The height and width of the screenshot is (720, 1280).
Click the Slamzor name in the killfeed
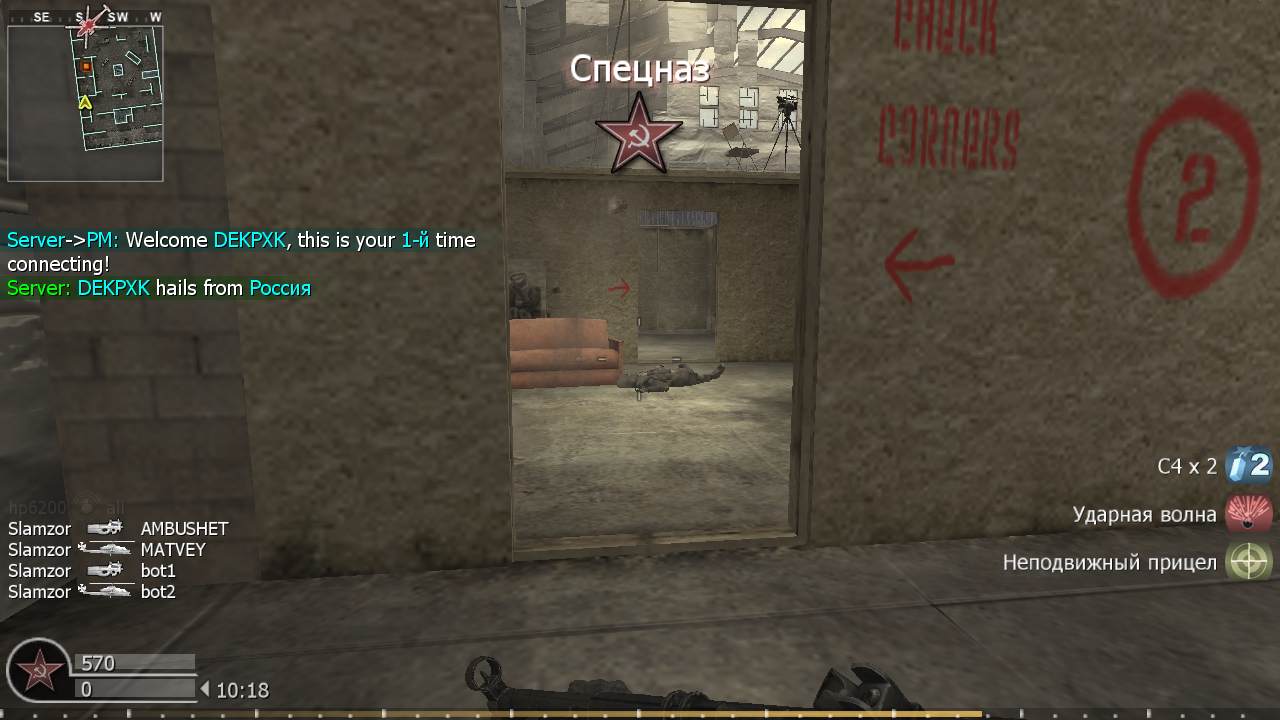tap(38, 528)
